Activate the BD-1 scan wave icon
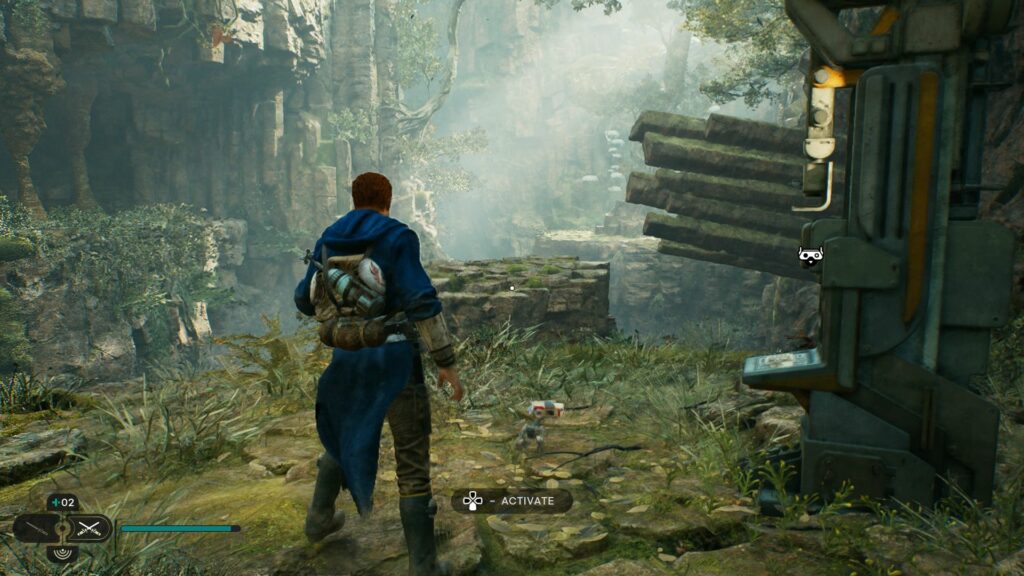 pyautogui.click(x=62, y=551)
